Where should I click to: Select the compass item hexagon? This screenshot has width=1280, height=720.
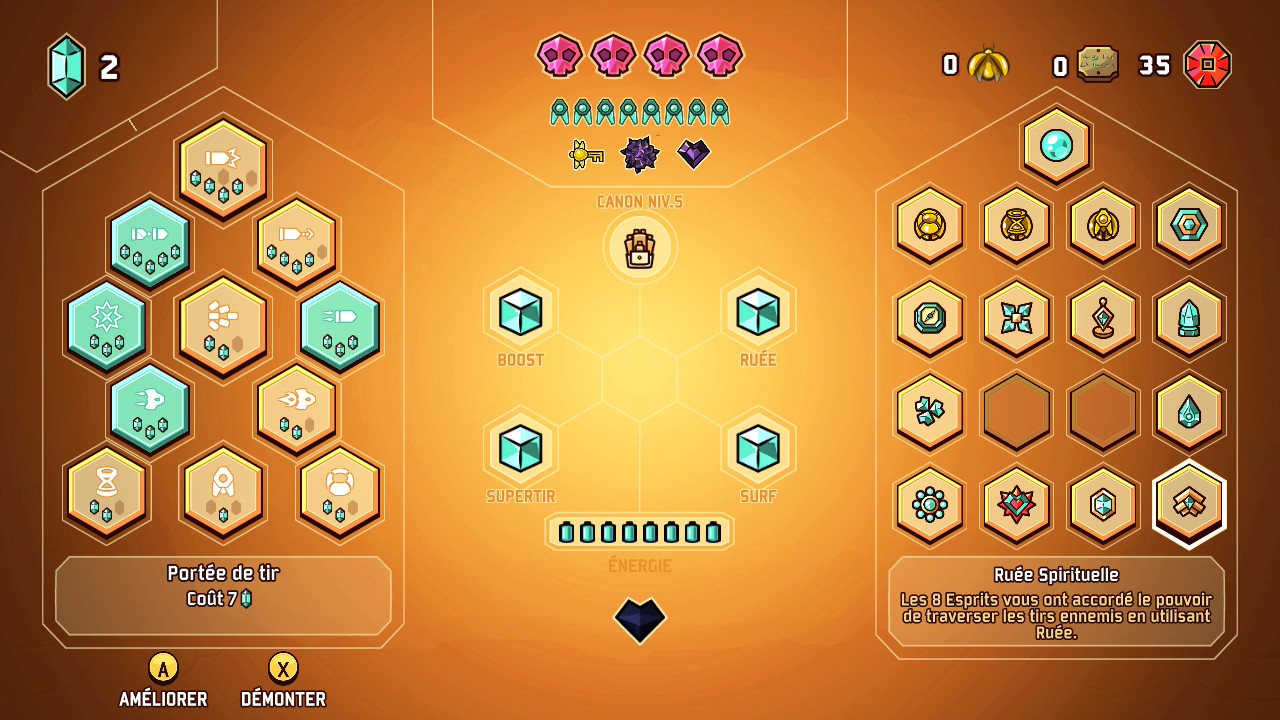coord(930,318)
